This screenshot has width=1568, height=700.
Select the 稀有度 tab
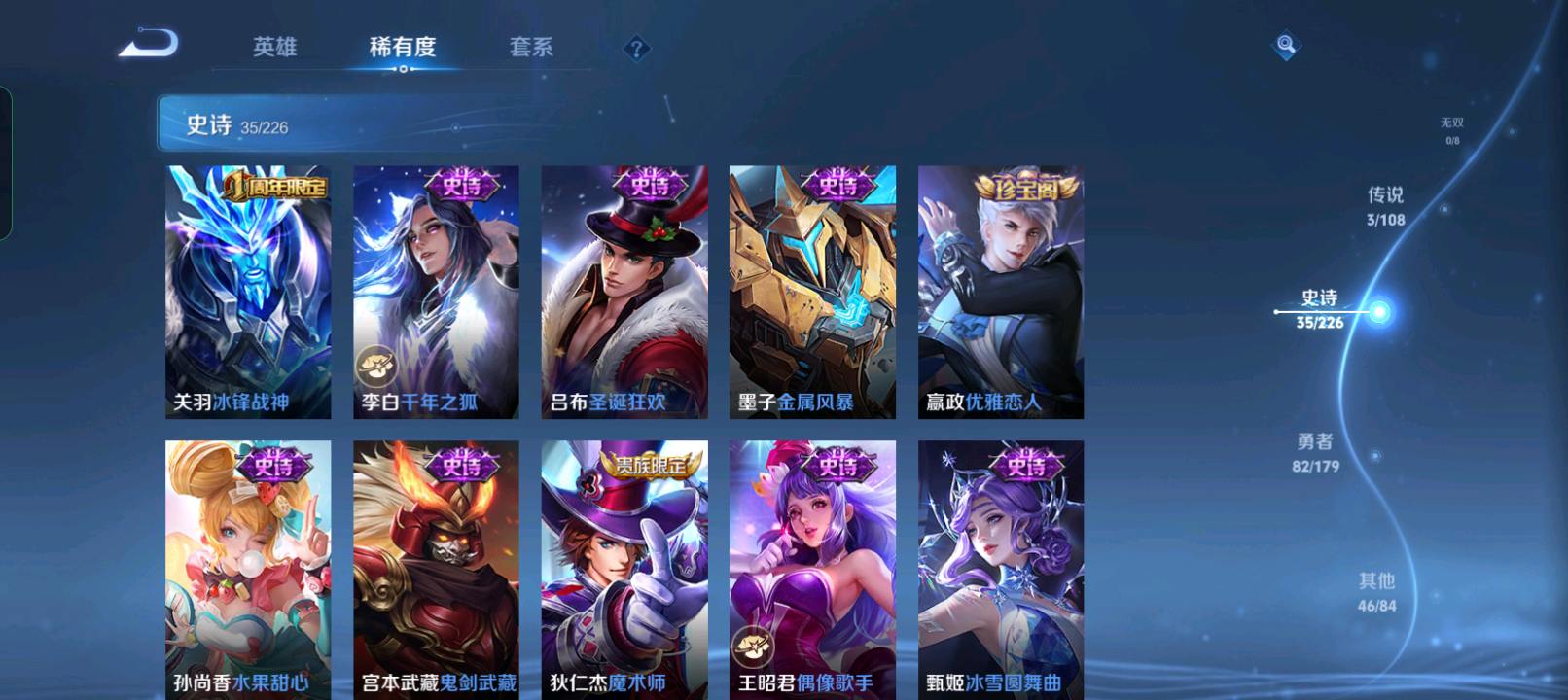click(x=403, y=47)
